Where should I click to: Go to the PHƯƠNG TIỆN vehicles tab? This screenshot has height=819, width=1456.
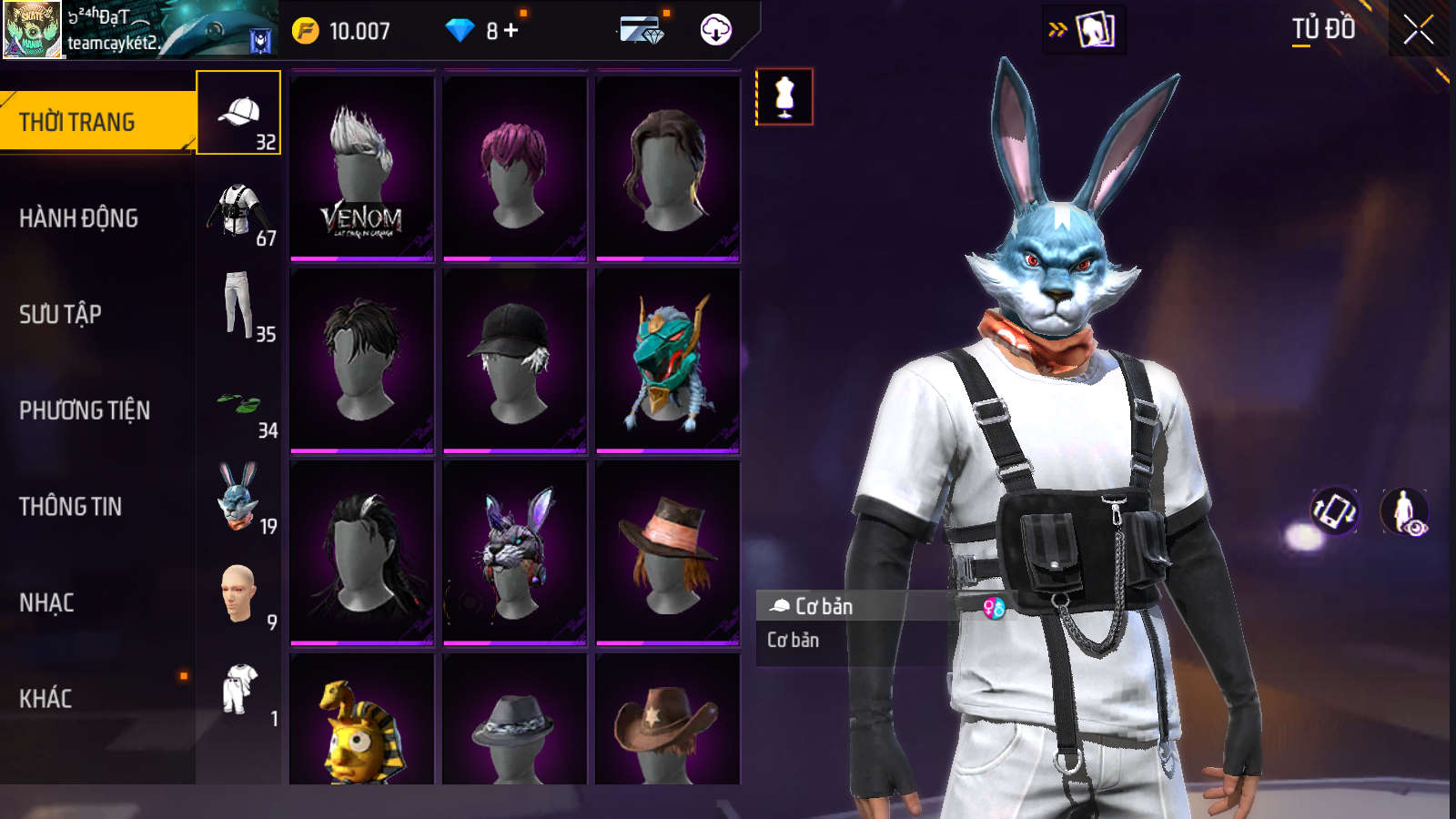click(85, 410)
